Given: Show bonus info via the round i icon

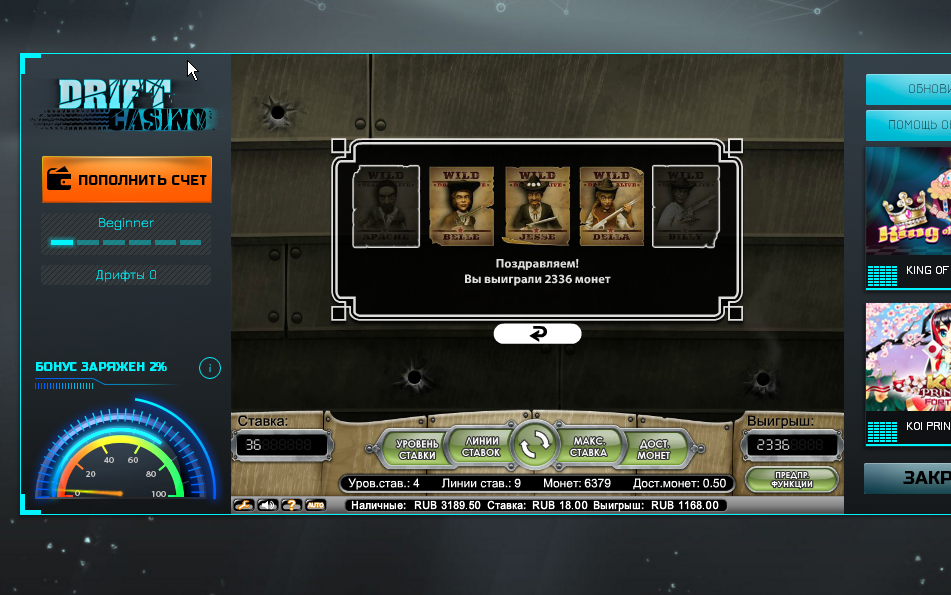Looking at the screenshot, I should coord(210,368).
